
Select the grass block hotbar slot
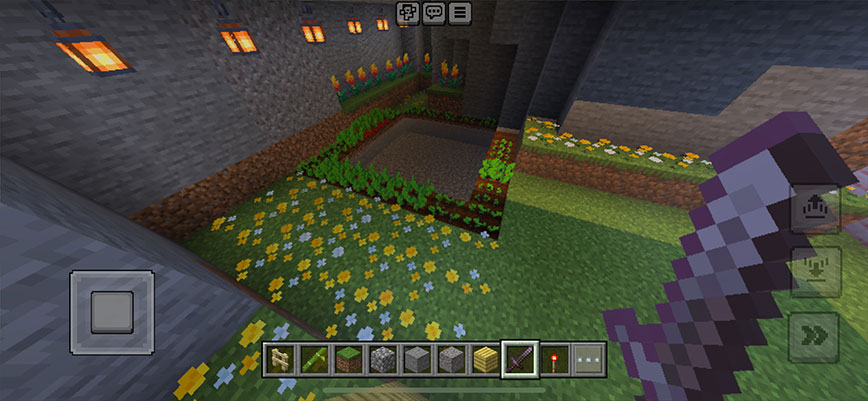tap(350, 359)
